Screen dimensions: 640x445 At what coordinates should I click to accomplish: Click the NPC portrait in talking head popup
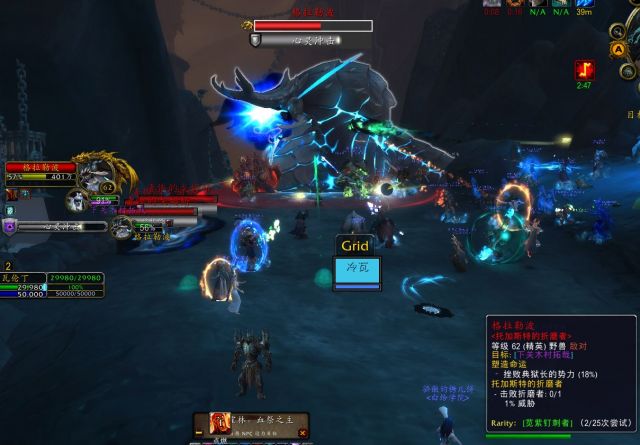point(219,424)
